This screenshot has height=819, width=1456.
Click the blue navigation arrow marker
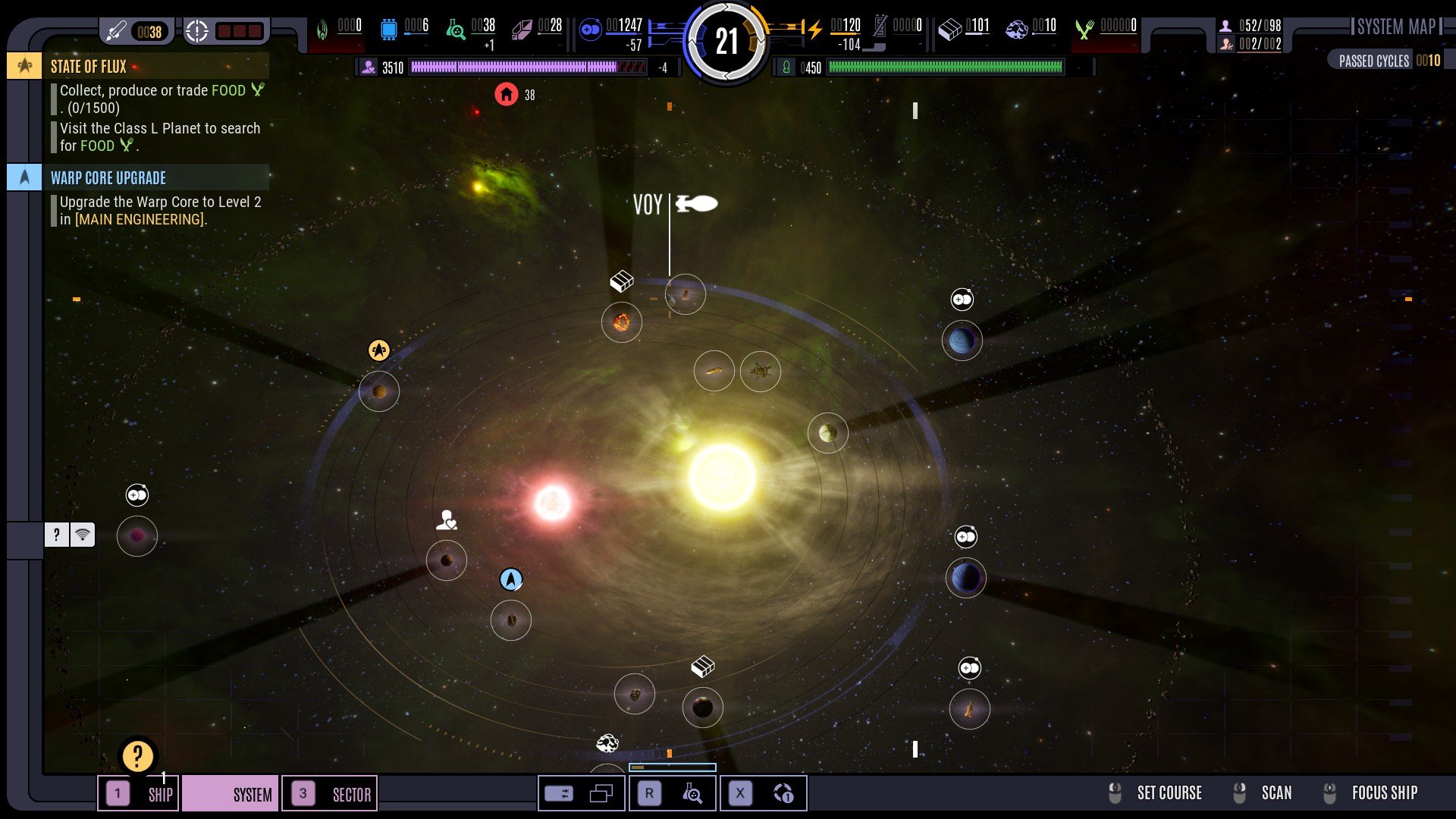(511, 580)
